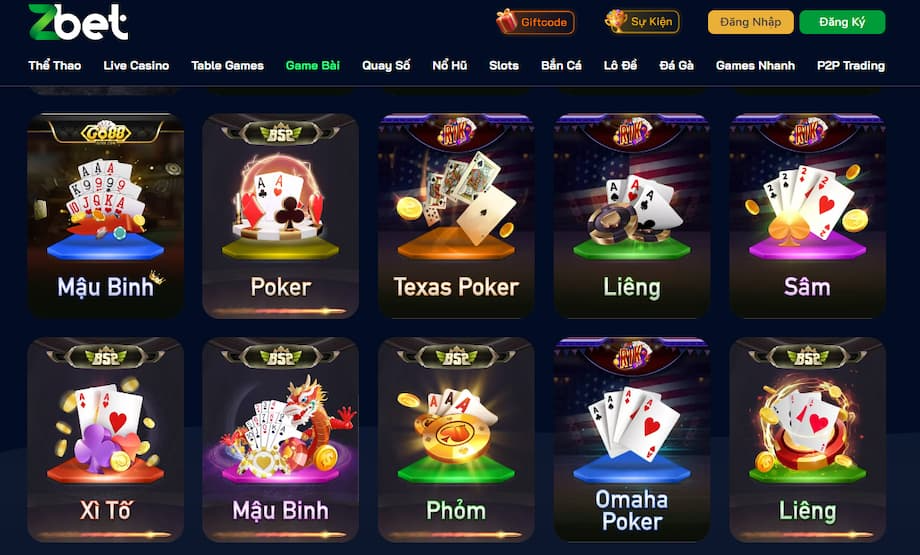The height and width of the screenshot is (555, 920).
Task: Open the Sâm card game tile
Action: pos(807,215)
